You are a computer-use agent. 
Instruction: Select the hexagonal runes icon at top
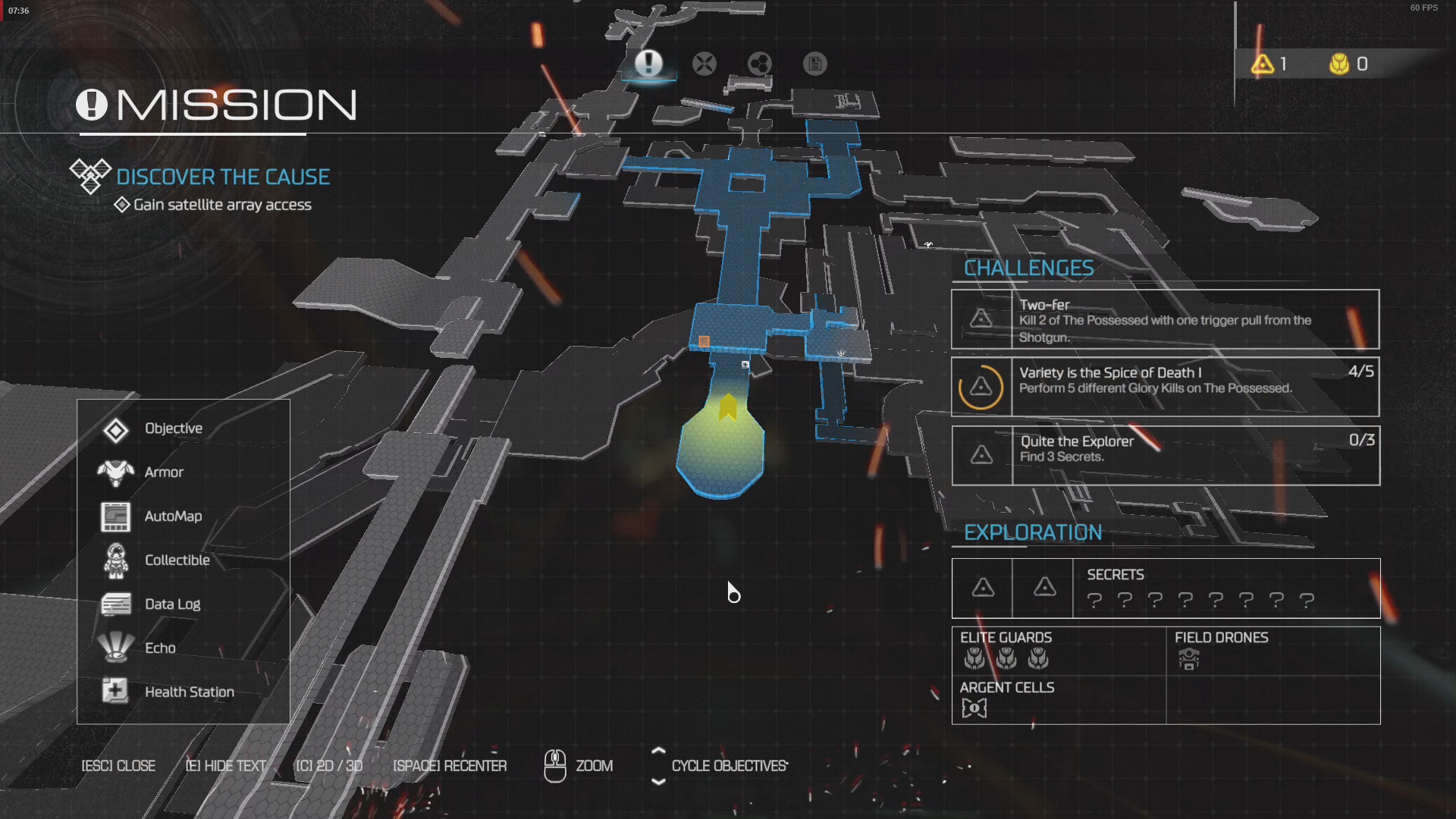[x=760, y=64]
